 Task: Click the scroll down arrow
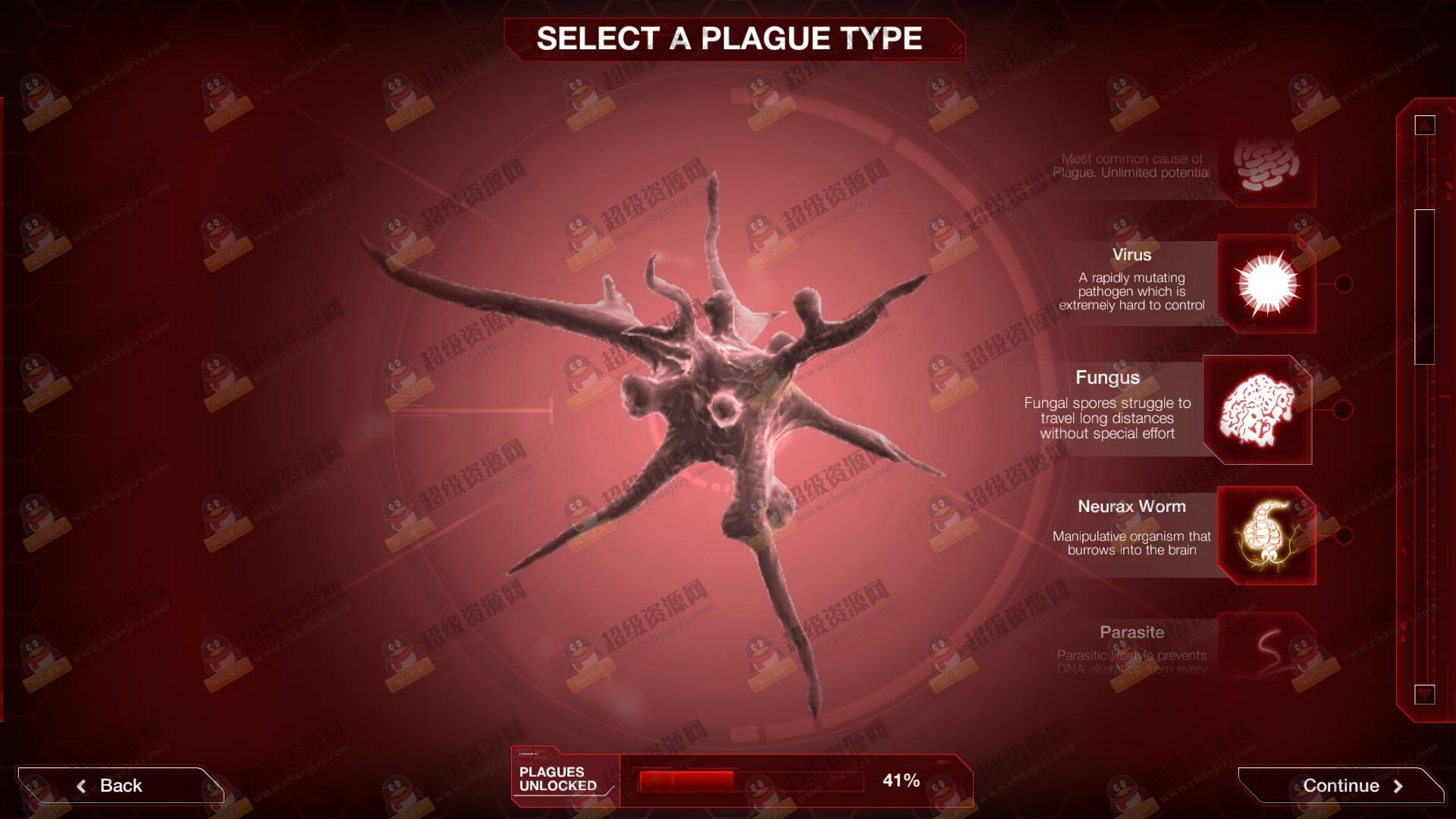click(1425, 693)
